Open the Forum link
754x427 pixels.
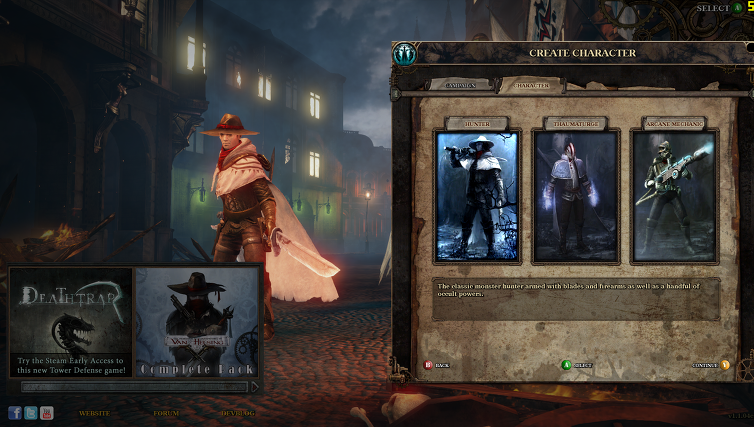tap(166, 413)
